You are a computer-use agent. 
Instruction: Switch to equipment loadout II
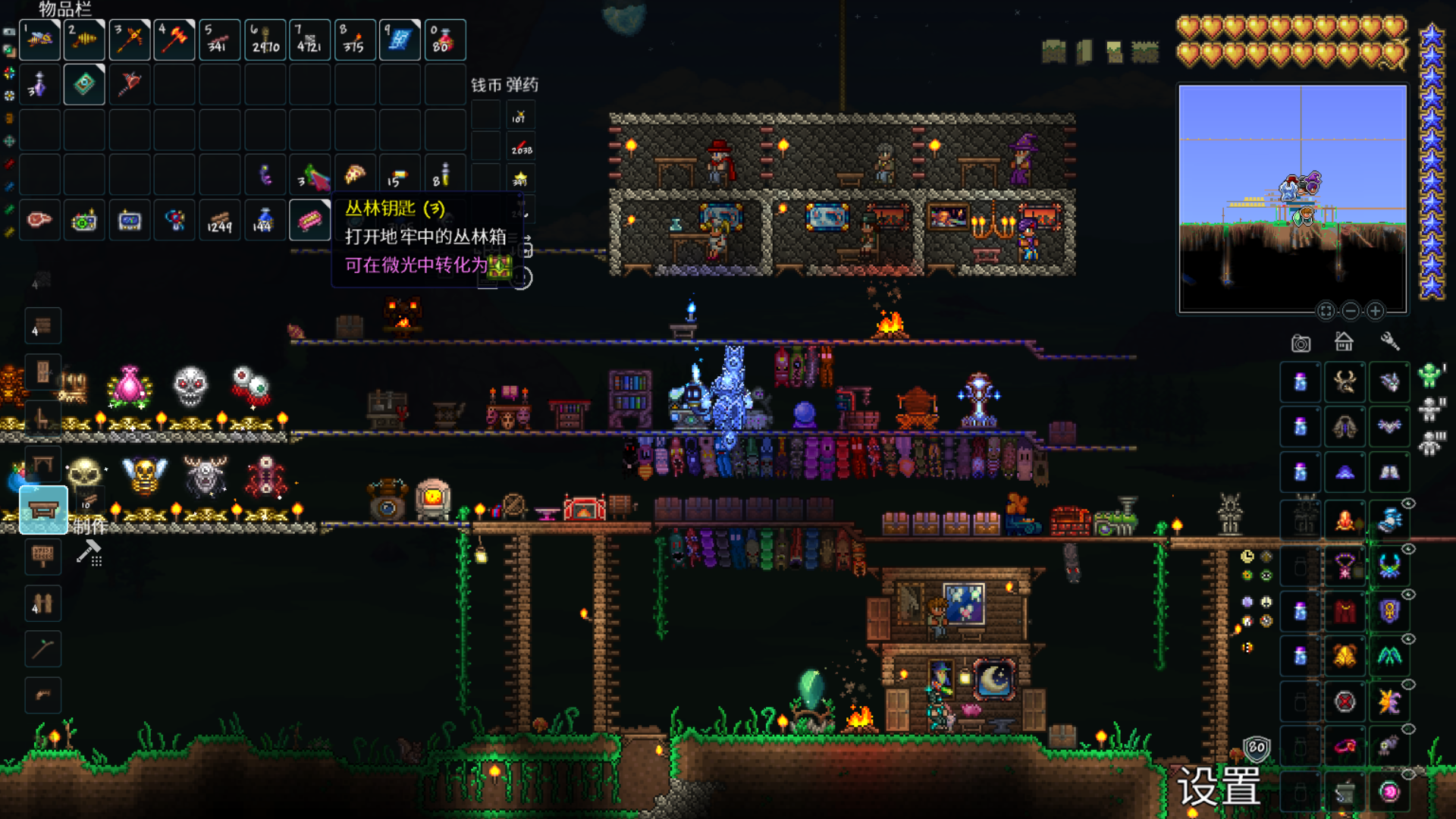click(1431, 409)
